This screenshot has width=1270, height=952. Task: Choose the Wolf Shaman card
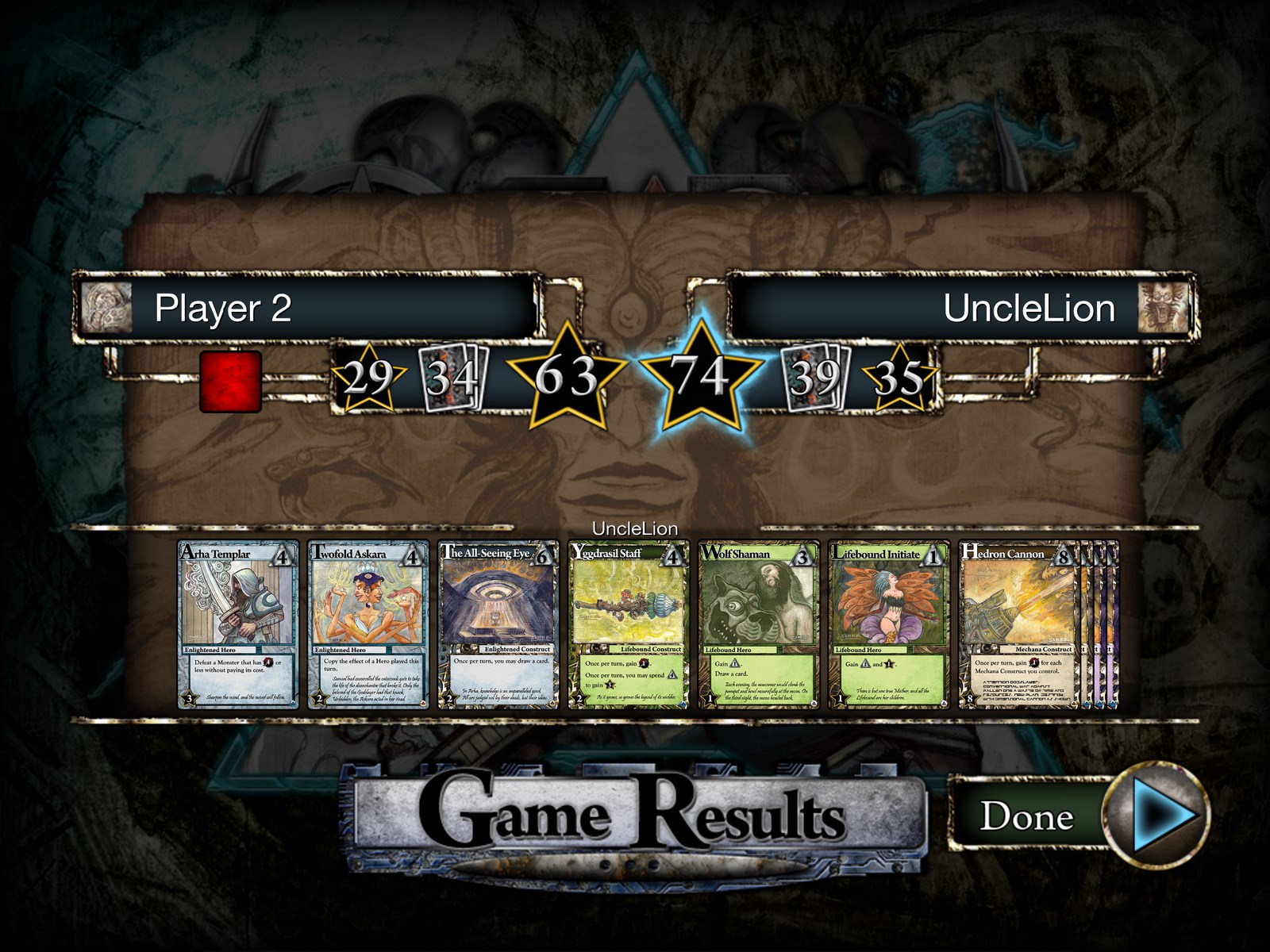click(759, 624)
